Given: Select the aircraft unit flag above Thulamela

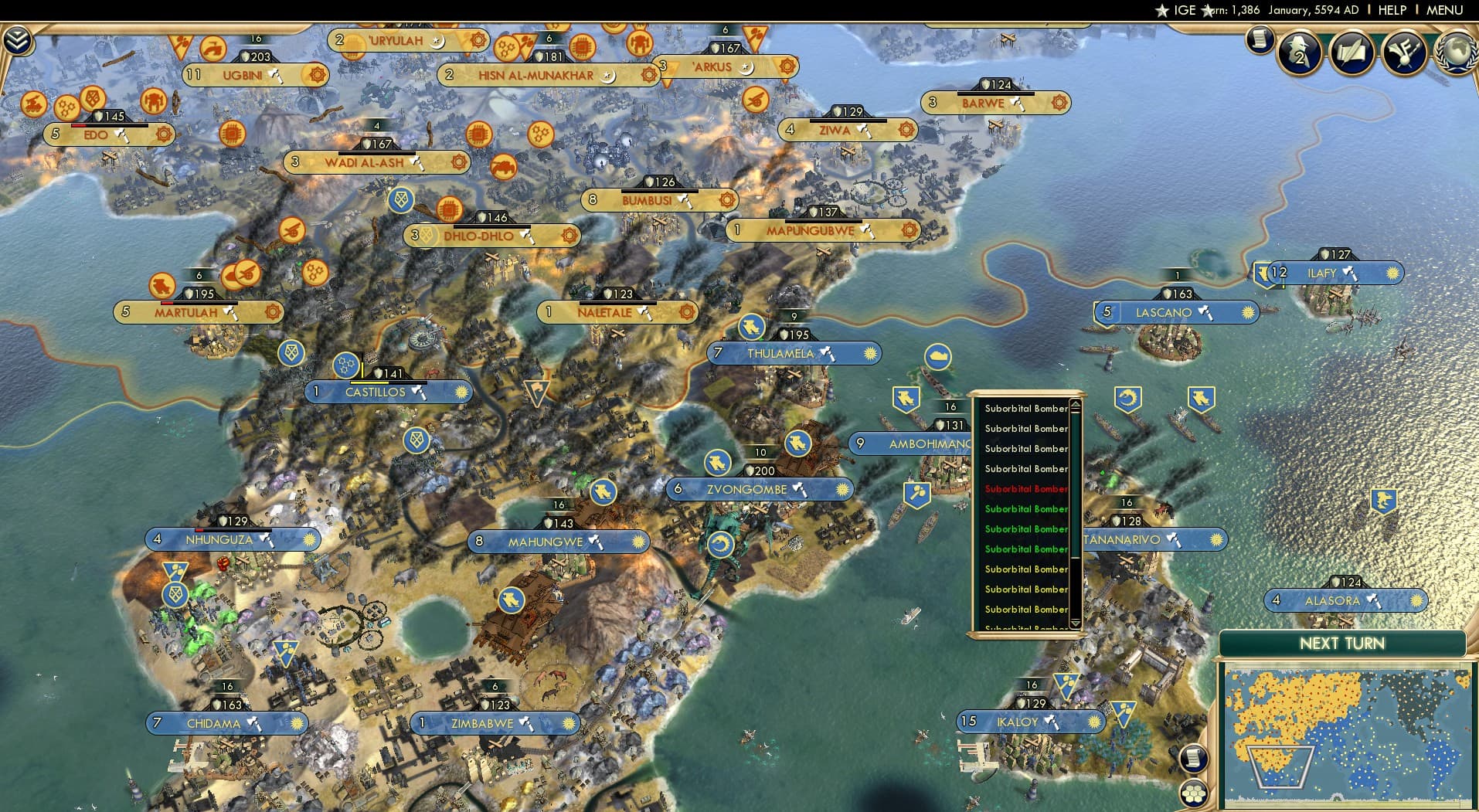Looking at the screenshot, I should click(x=752, y=327).
